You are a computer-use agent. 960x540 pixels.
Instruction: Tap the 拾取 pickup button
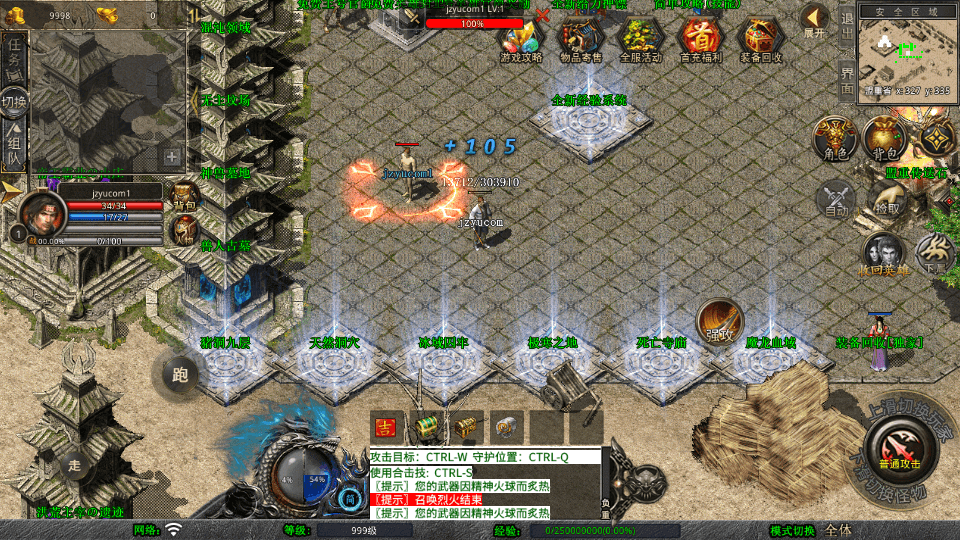coord(886,200)
